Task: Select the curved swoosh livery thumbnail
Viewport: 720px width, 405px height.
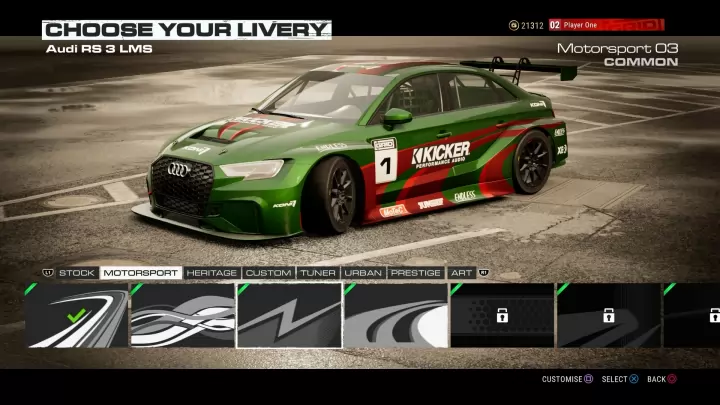Action: [x=396, y=315]
